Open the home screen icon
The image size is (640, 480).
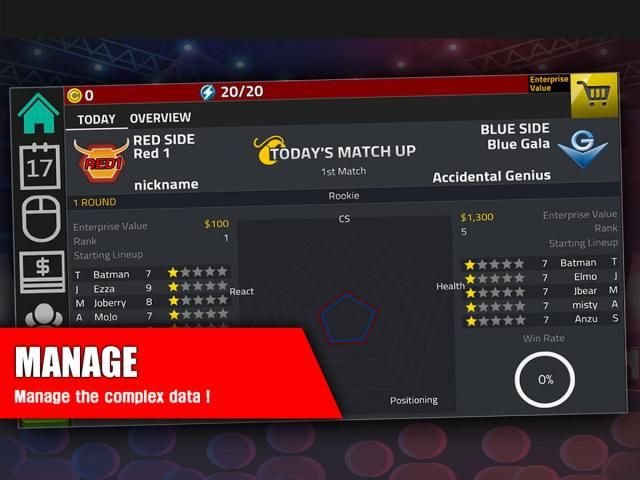[39, 114]
